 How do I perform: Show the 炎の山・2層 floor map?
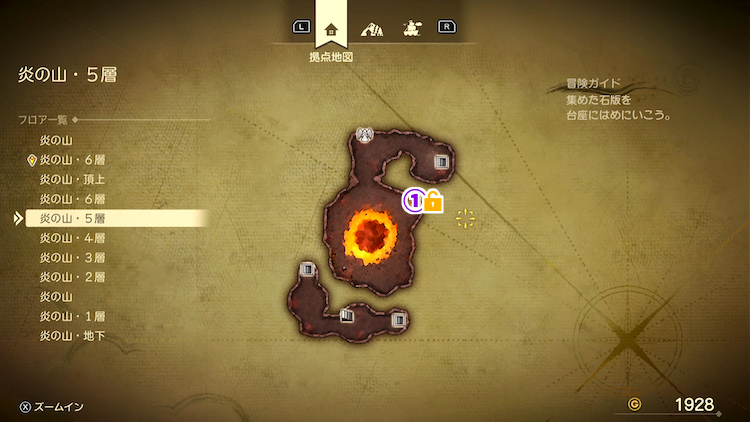coord(73,277)
